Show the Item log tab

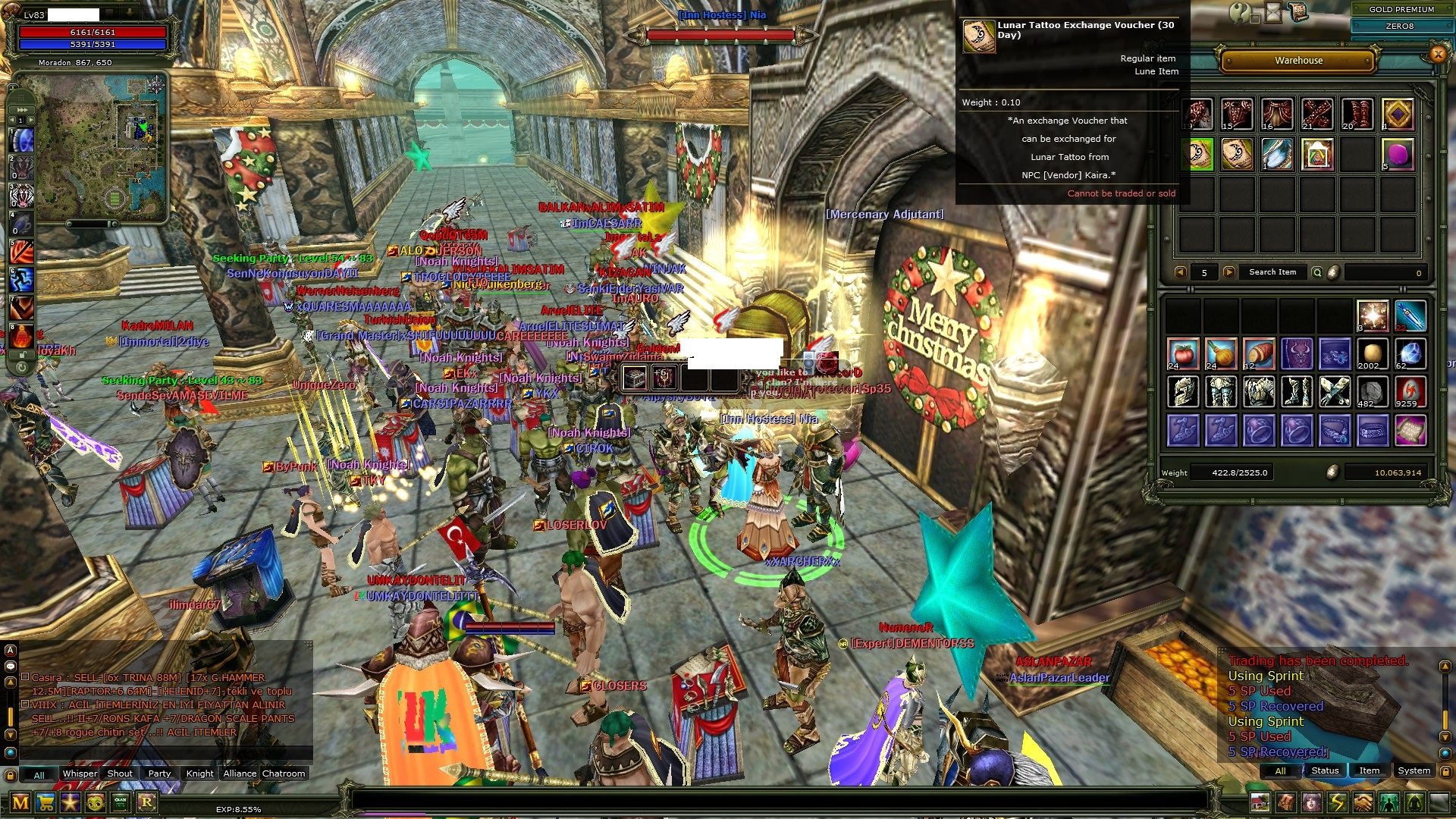pos(1369,771)
